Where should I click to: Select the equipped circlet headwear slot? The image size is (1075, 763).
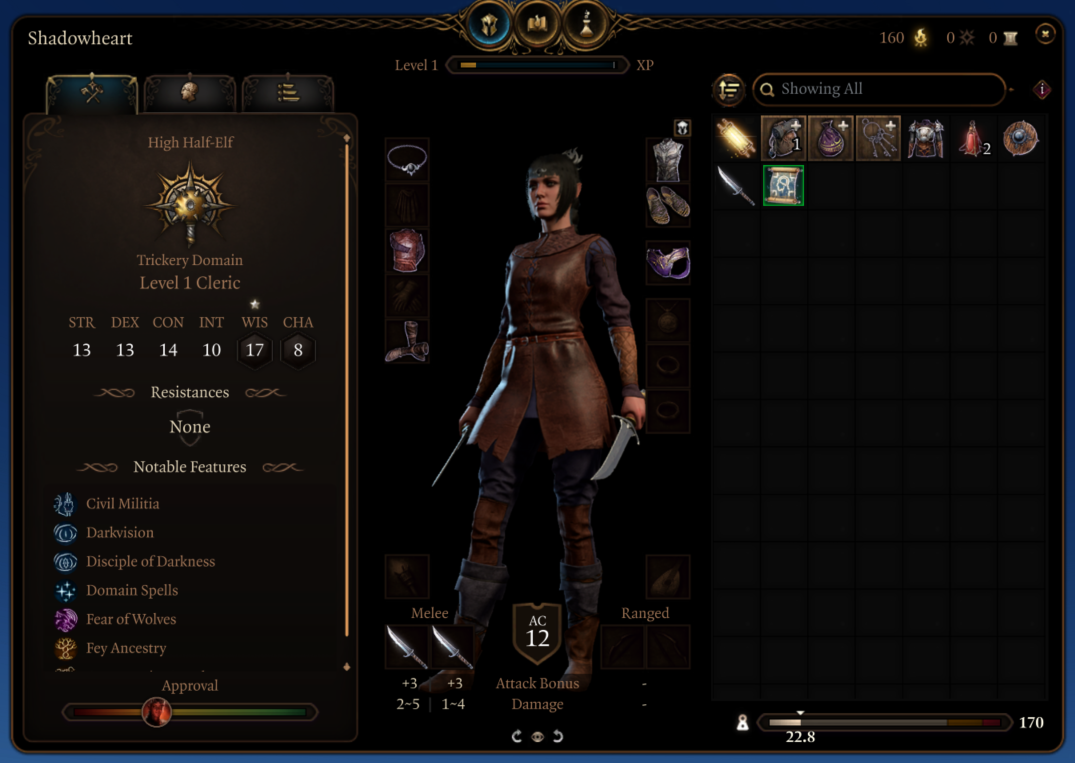pyautogui.click(x=407, y=160)
